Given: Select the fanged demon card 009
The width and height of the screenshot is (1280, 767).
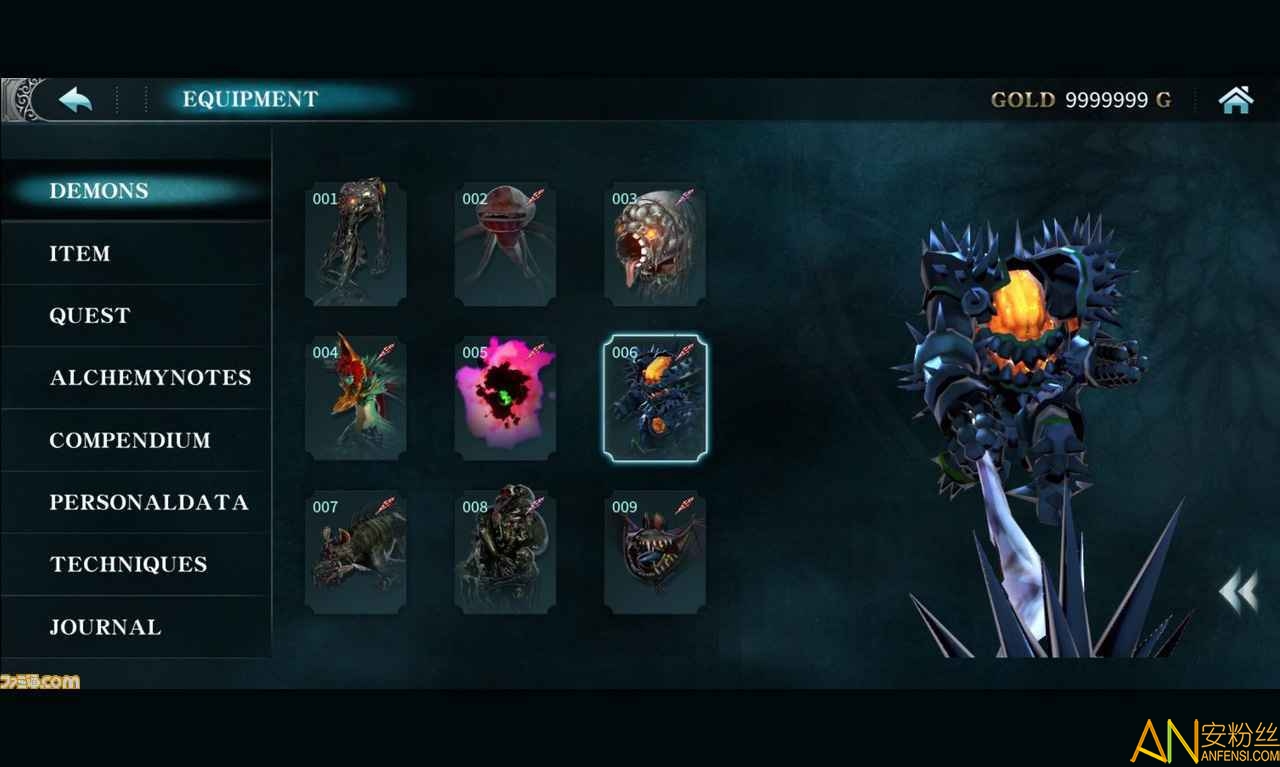Looking at the screenshot, I should coord(655,553).
